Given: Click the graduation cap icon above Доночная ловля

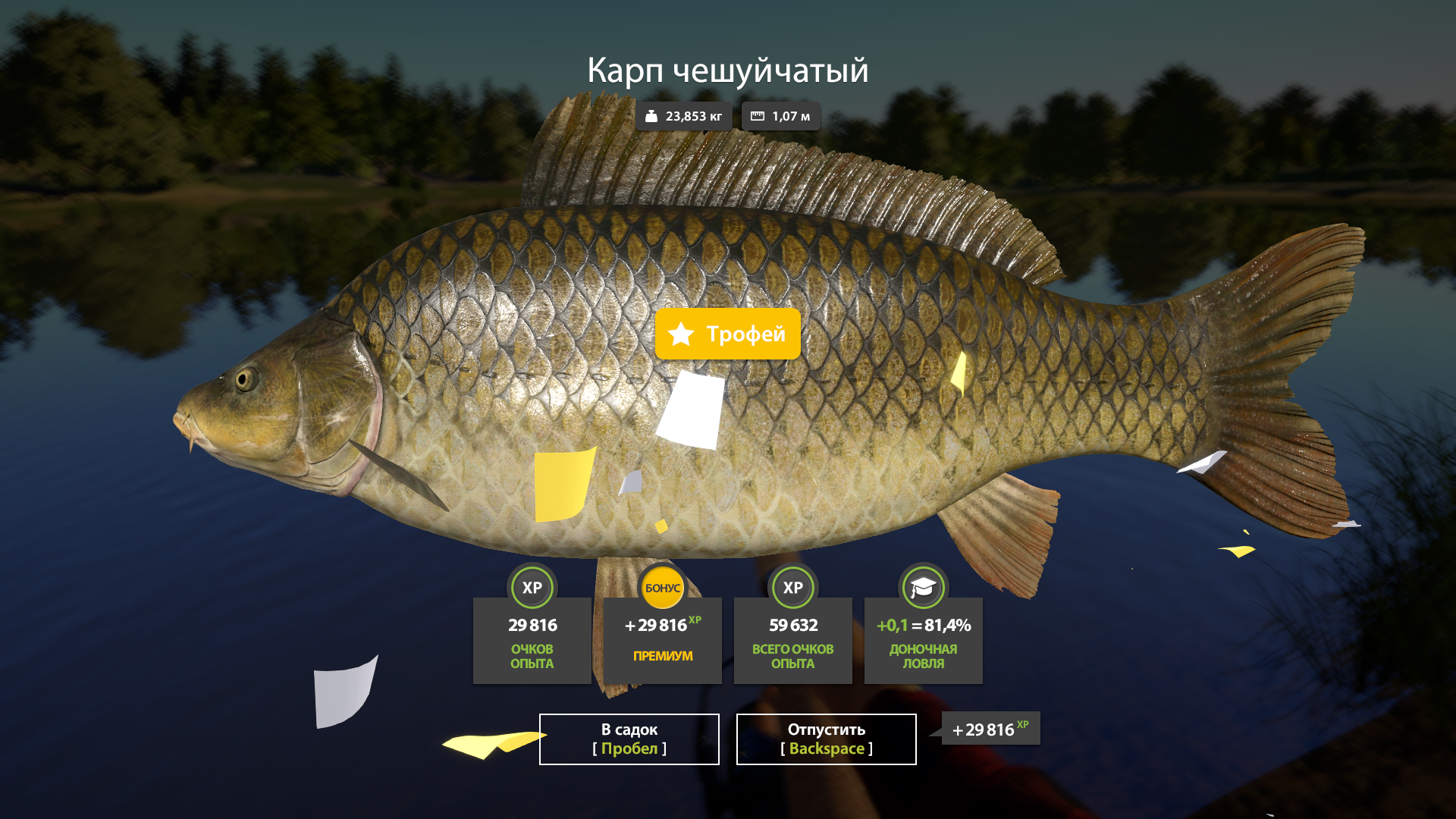Looking at the screenshot, I should tap(923, 588).
